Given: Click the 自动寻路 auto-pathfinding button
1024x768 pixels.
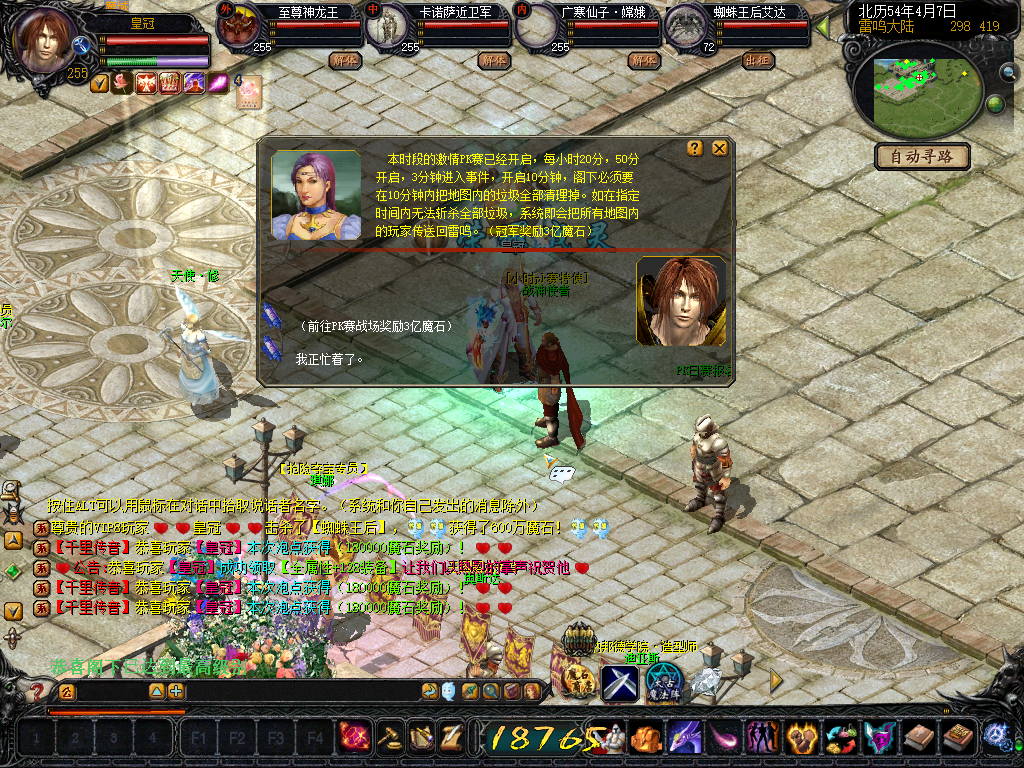Looking at the screenshot, I should pyautogui.click(x=921, y=156).
